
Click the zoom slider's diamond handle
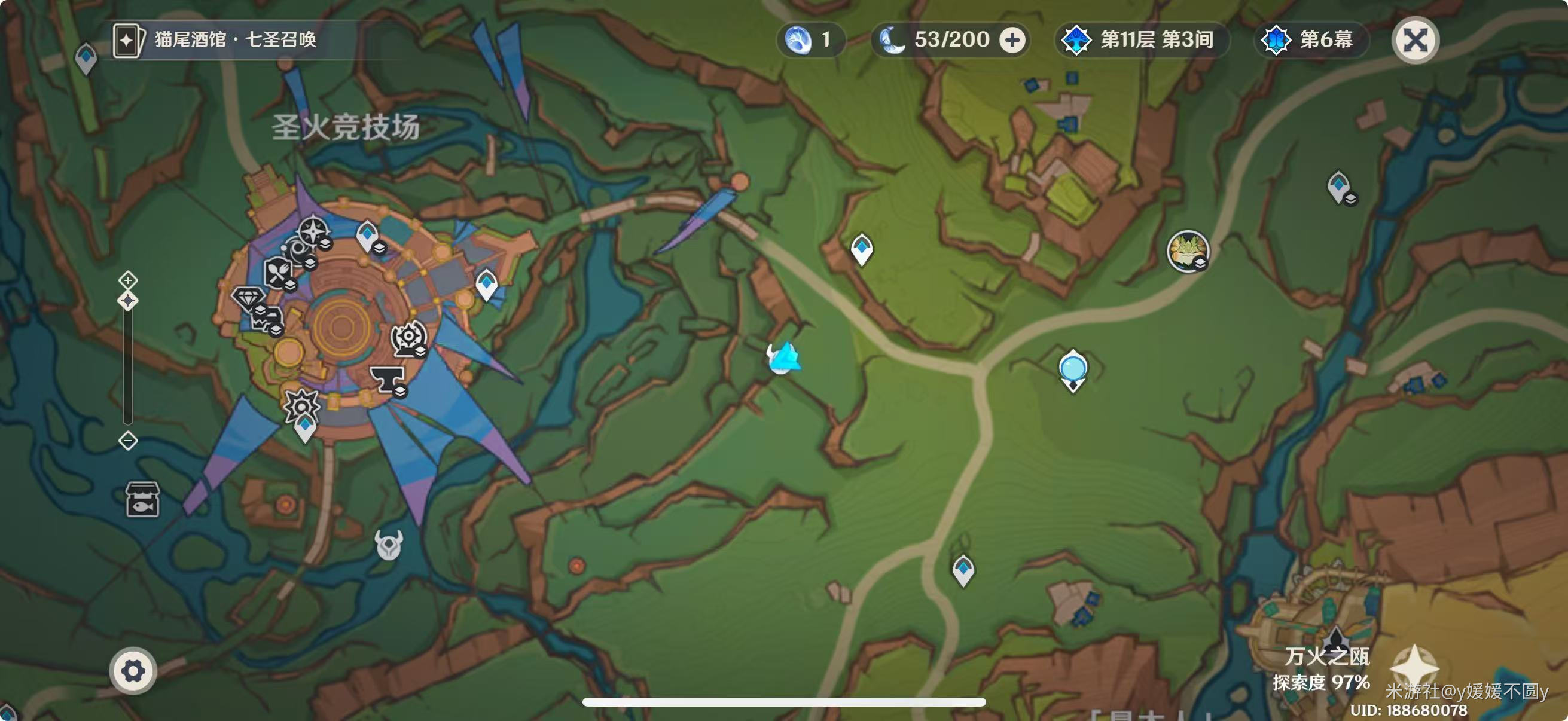pos(128,301)
